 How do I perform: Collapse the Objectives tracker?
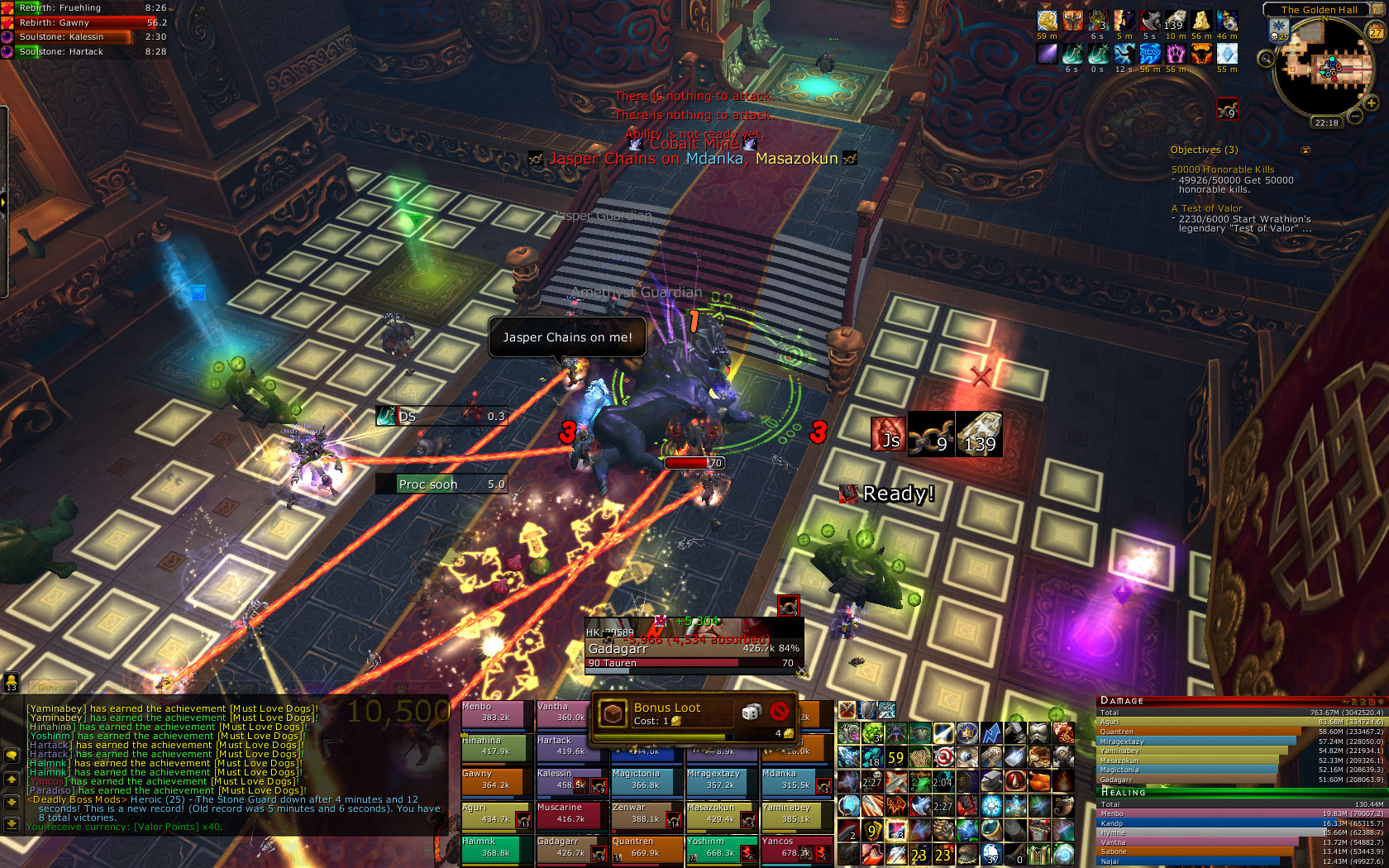(1305, 150)
